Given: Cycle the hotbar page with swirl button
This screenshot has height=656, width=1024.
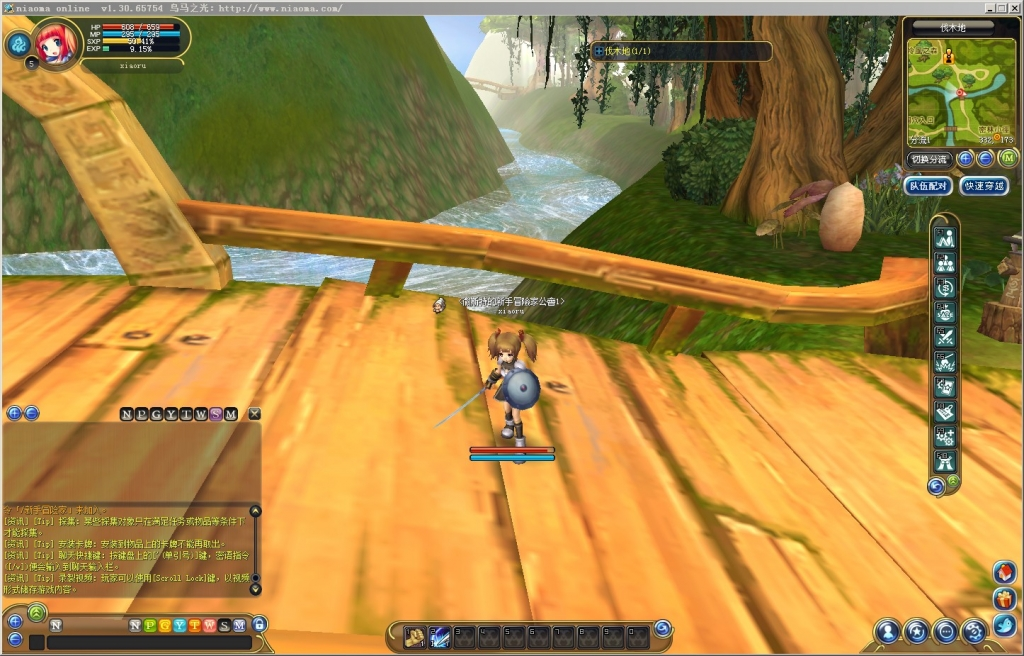Looking at the screenshot, I should point(662,629).
